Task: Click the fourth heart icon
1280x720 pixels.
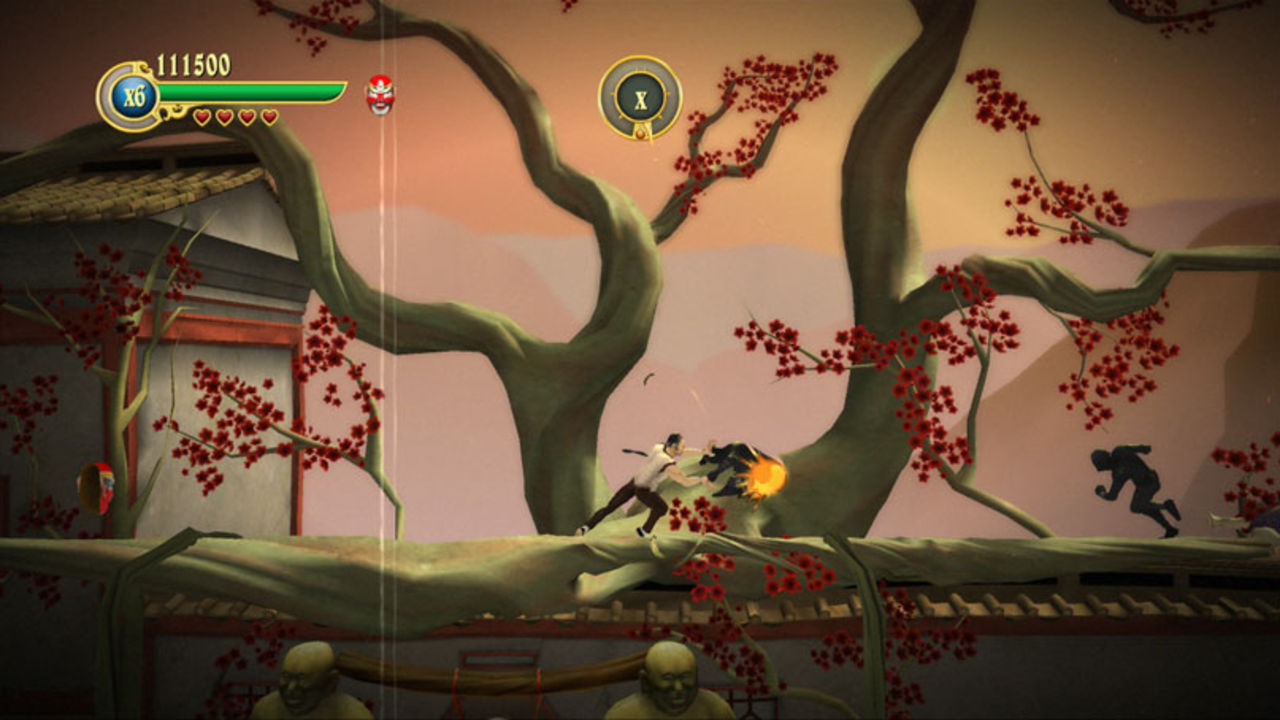Action: [x=268, y=116]
